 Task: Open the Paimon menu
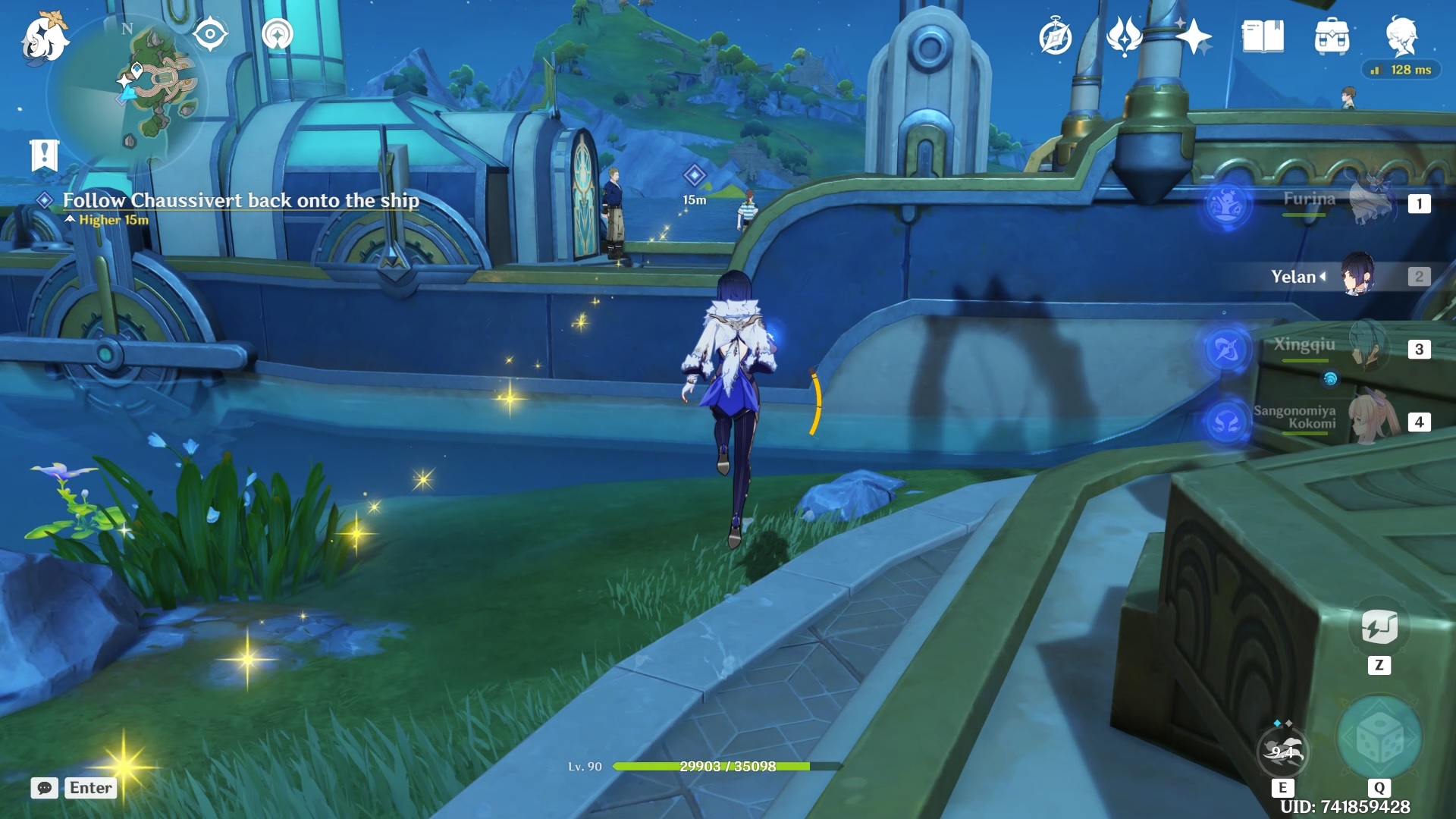coord(44,38)
